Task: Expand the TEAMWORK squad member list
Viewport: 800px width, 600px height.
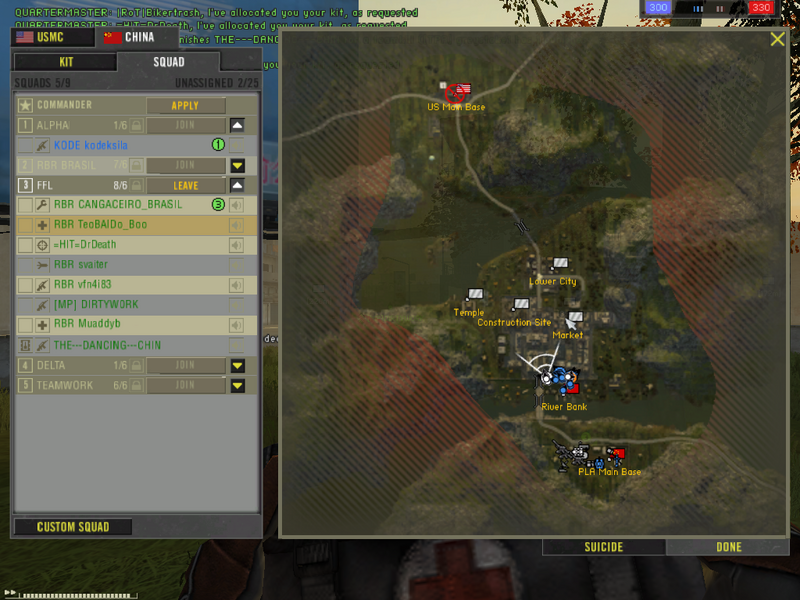Action: (238, 385)
